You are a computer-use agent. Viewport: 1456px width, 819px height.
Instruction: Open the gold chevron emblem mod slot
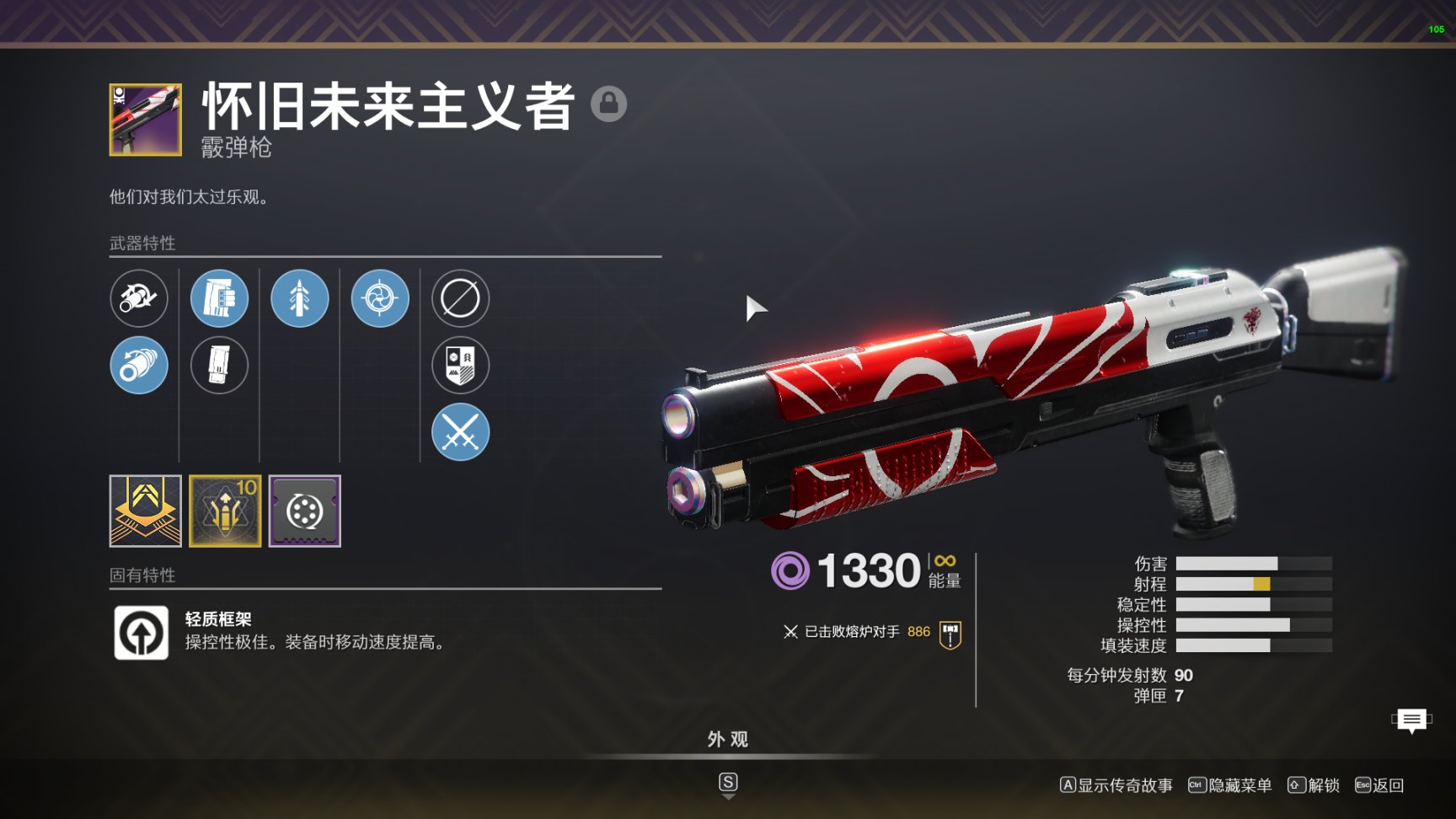click(x=145, y=511)
